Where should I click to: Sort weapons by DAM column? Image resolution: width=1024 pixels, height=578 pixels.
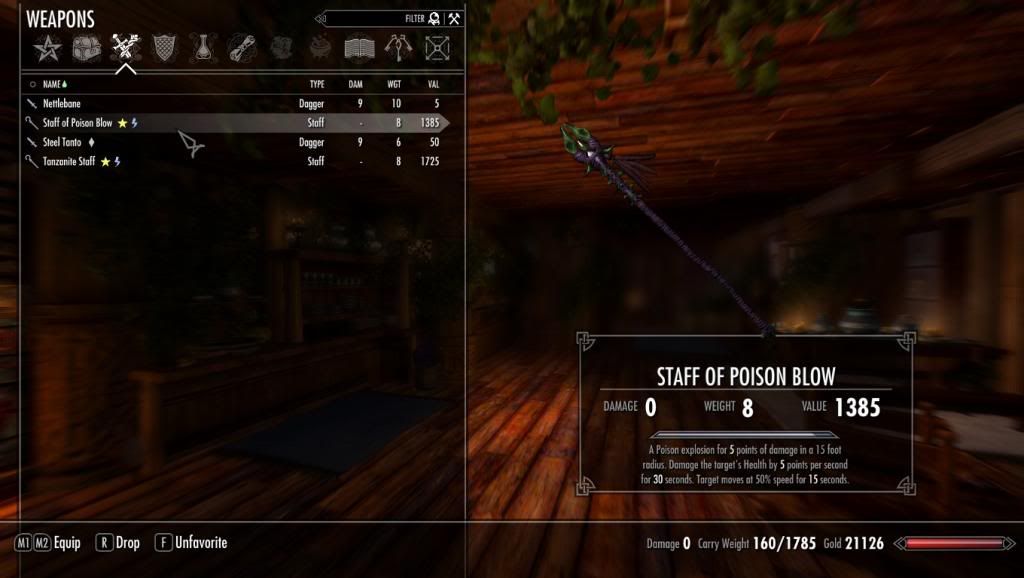pyautogui.click(x=355, y=85)
